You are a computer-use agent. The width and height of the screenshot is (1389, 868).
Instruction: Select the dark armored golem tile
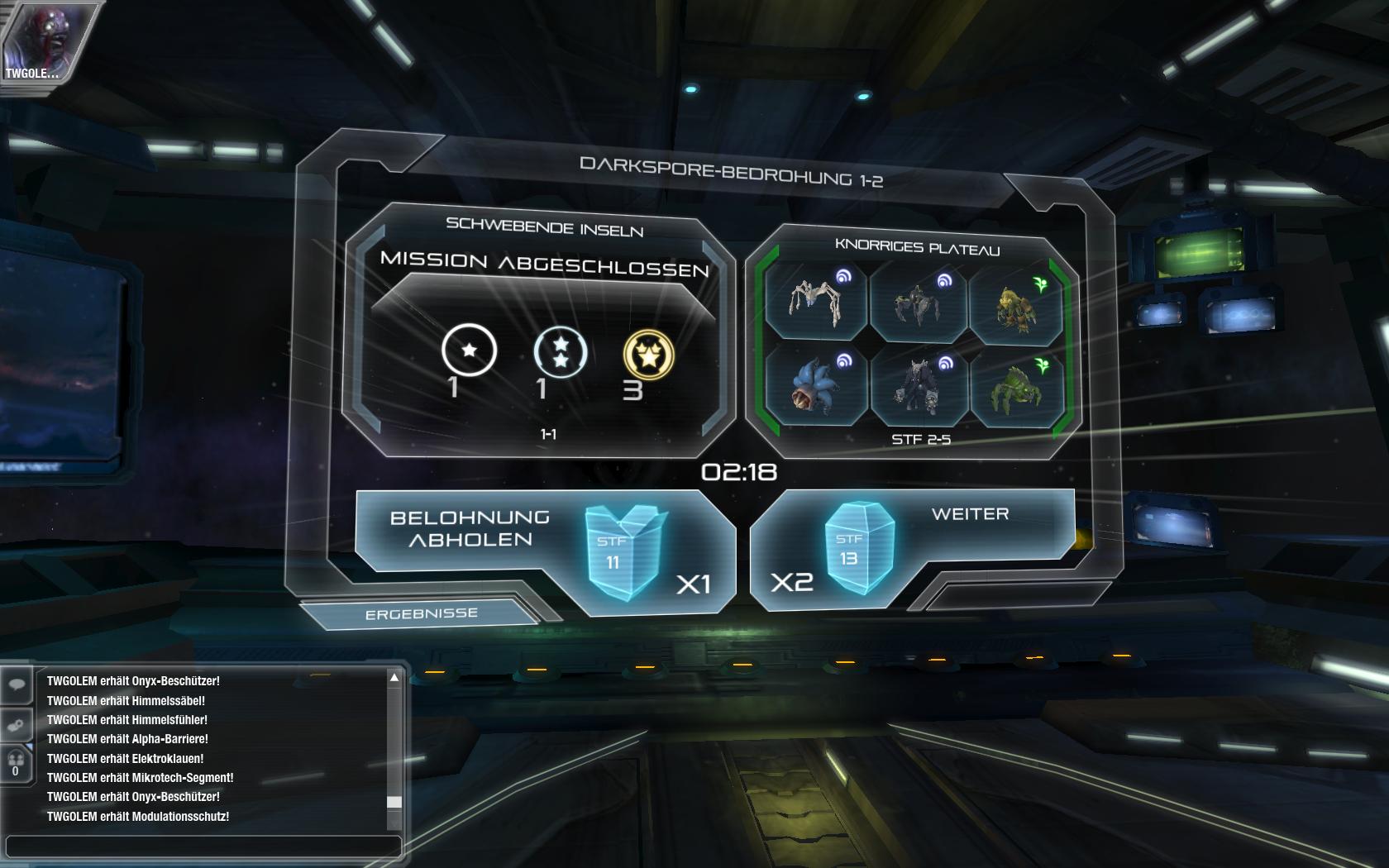(918, 386)
